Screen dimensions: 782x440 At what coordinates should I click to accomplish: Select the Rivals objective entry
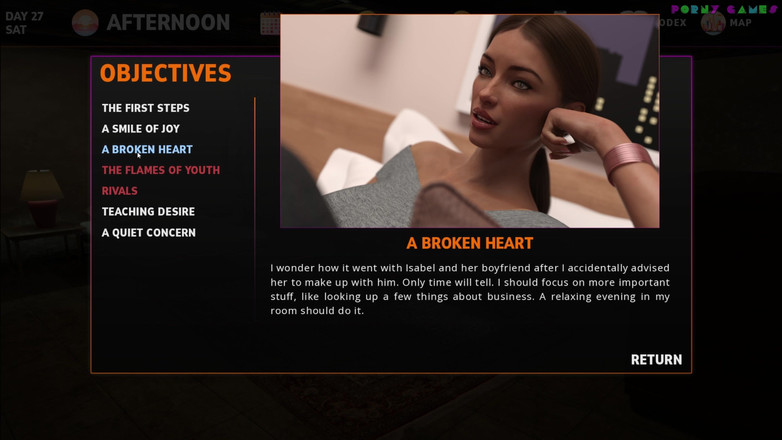point(119,191)
